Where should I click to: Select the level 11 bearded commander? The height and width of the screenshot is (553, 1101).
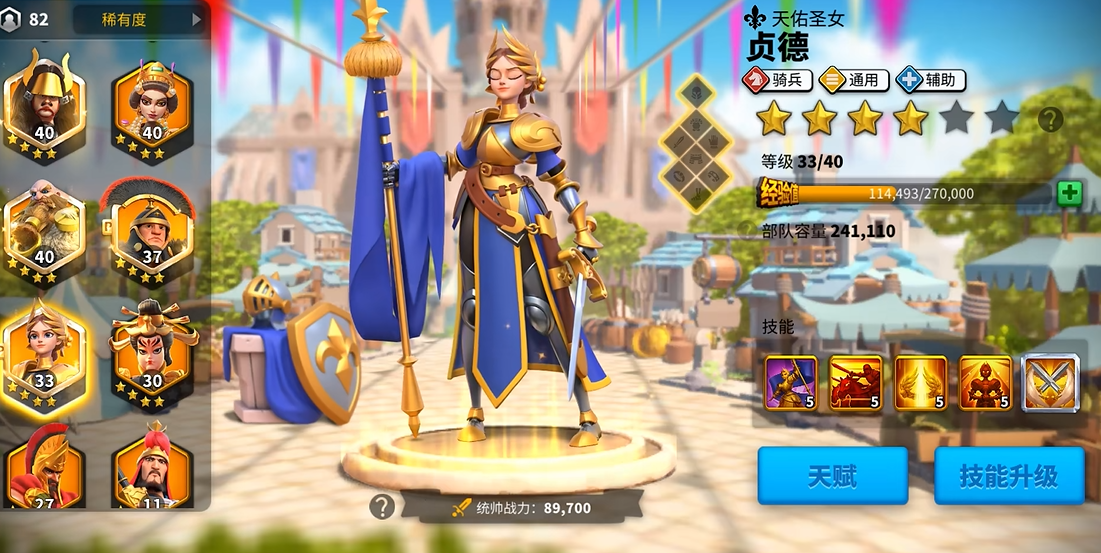[152, 472]
